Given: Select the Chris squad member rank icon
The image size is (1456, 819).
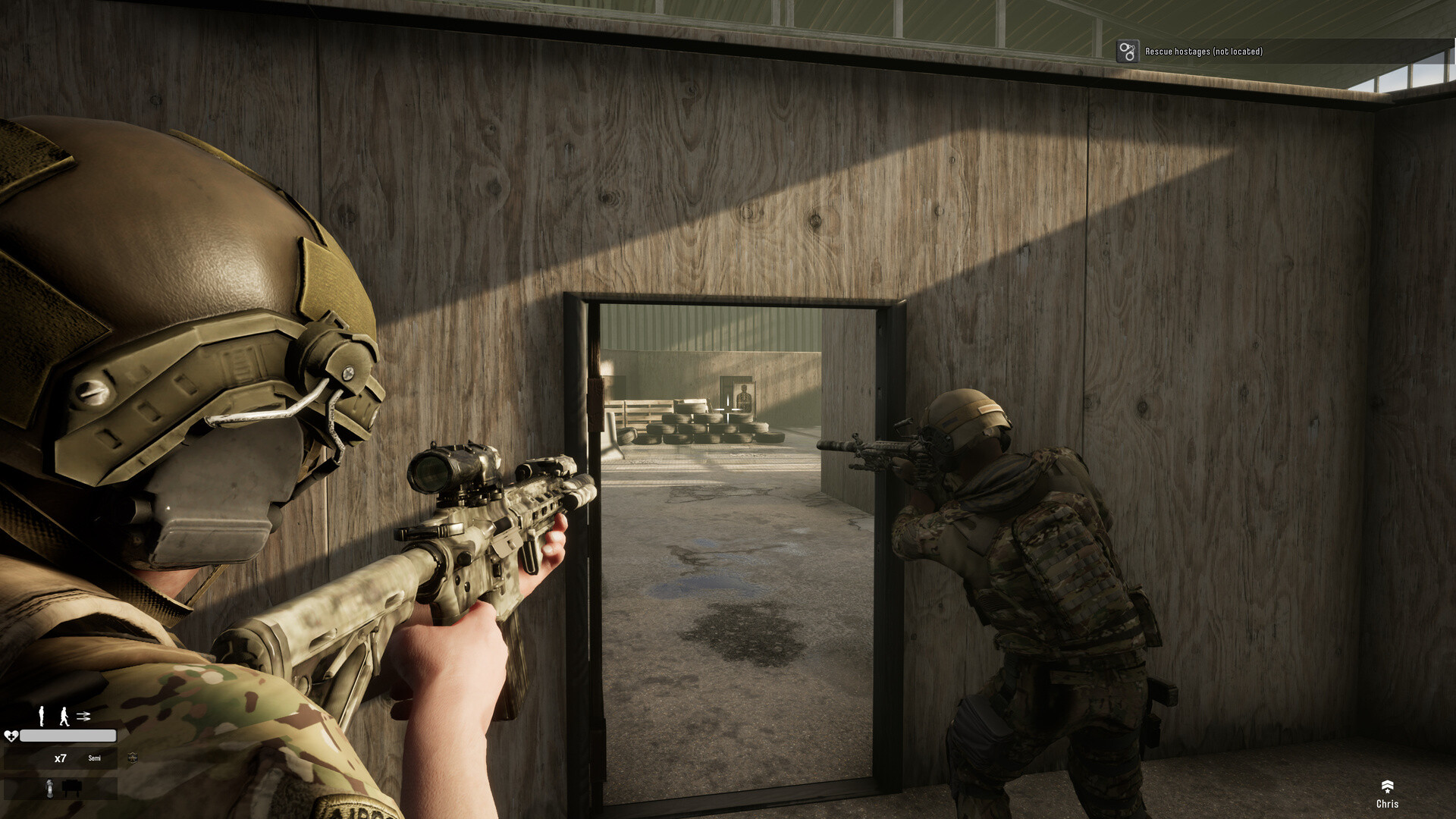Looking at the screenshot, I should 1387,786.
